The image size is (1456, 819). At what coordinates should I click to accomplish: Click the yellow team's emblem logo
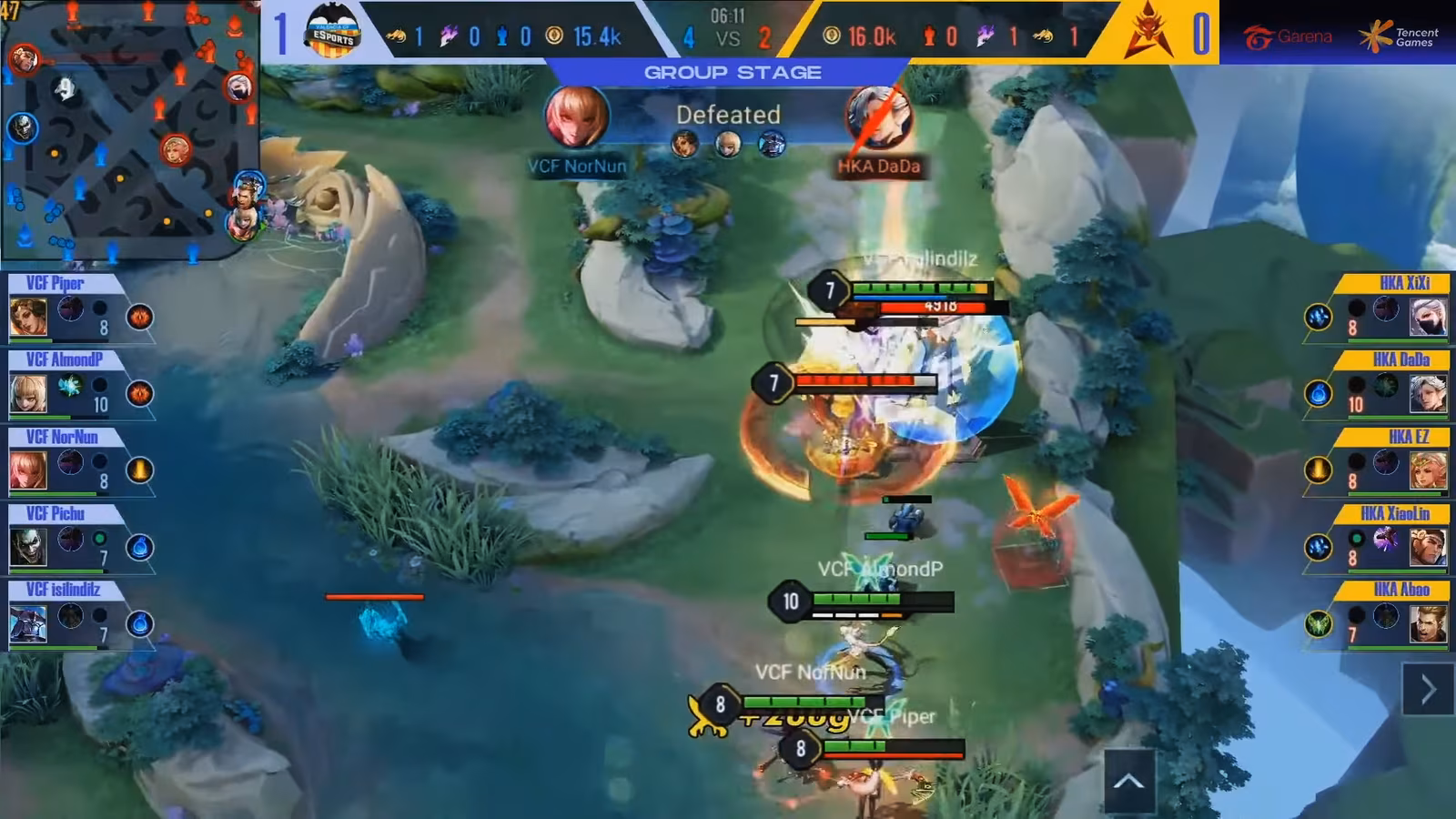(1148, 32)
